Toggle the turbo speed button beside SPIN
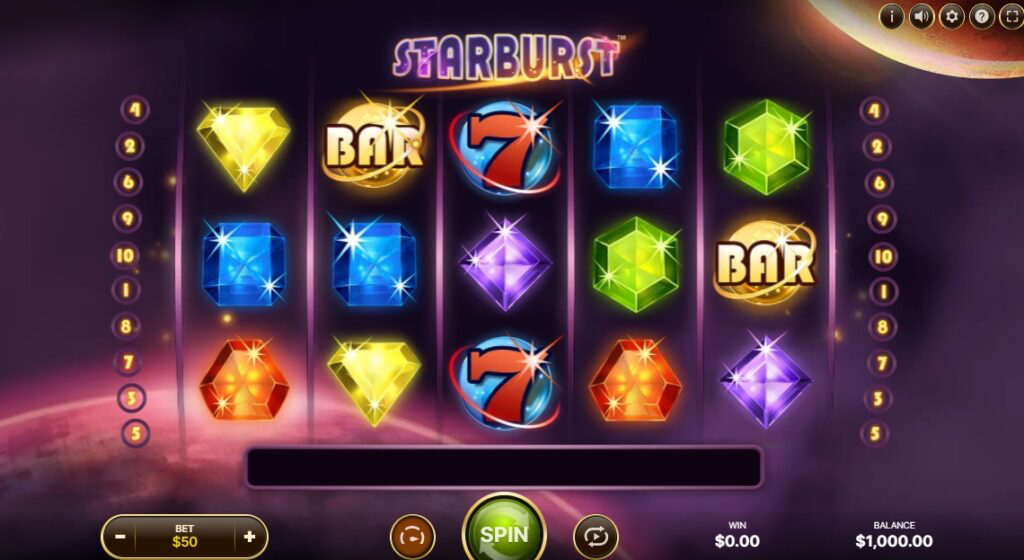This screenshot has width=1024, height=560. pos(412,537)
